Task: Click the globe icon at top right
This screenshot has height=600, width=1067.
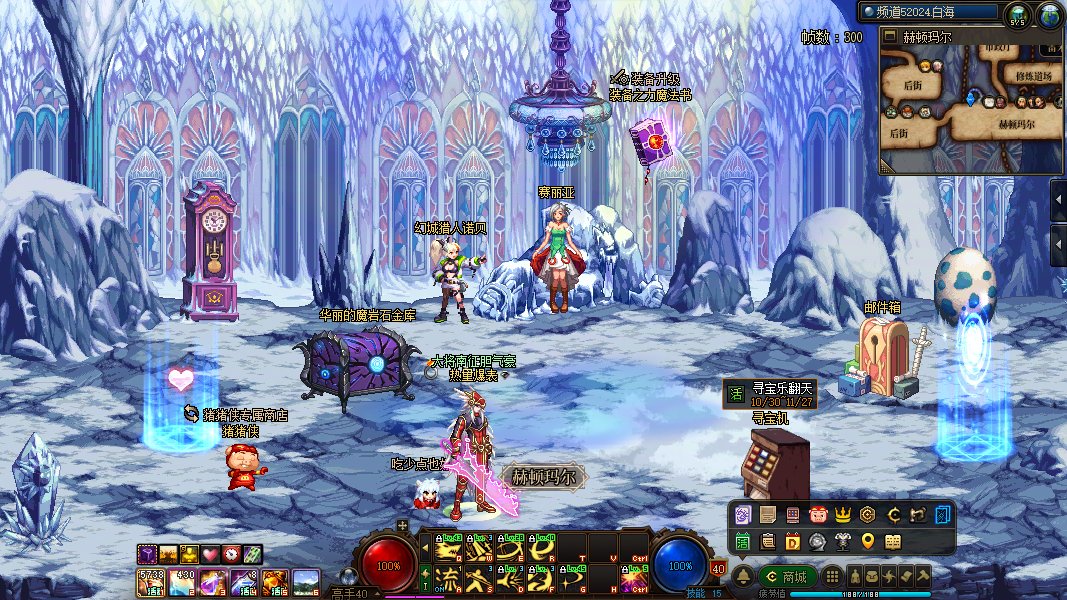Action: coord(1049,14)
